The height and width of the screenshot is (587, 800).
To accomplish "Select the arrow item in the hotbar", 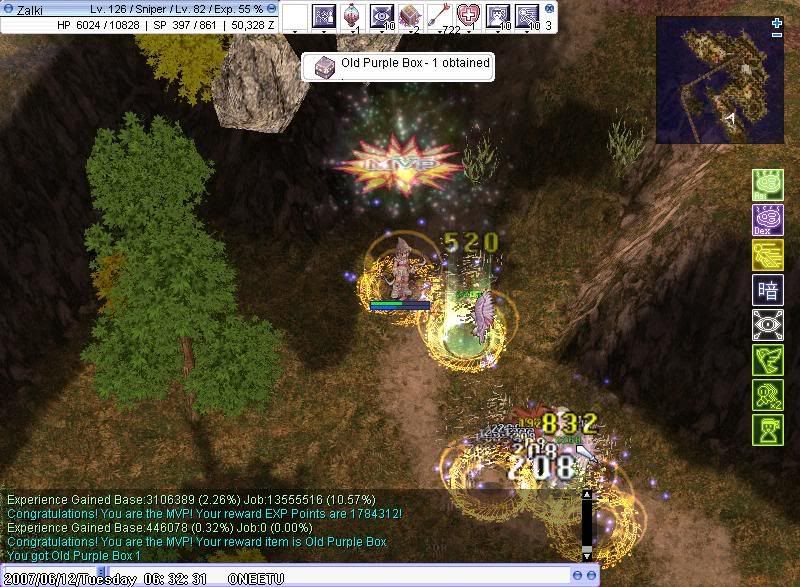I will [x=439, y=16].
